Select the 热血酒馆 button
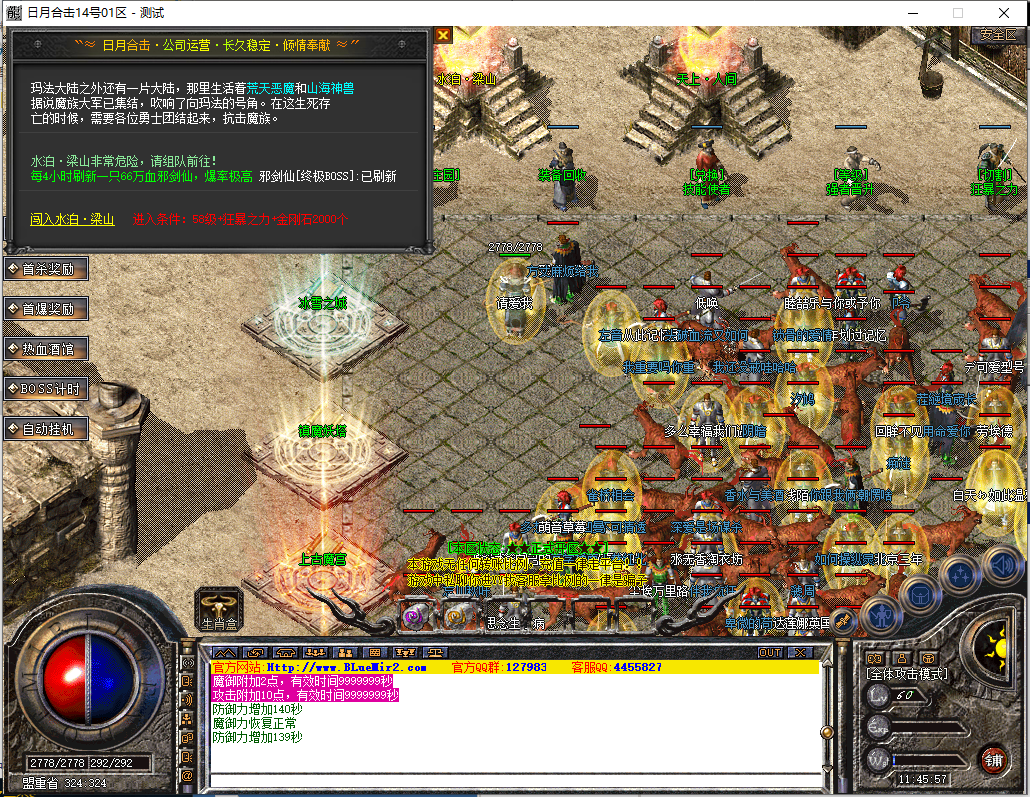 [x=46, y=349]
